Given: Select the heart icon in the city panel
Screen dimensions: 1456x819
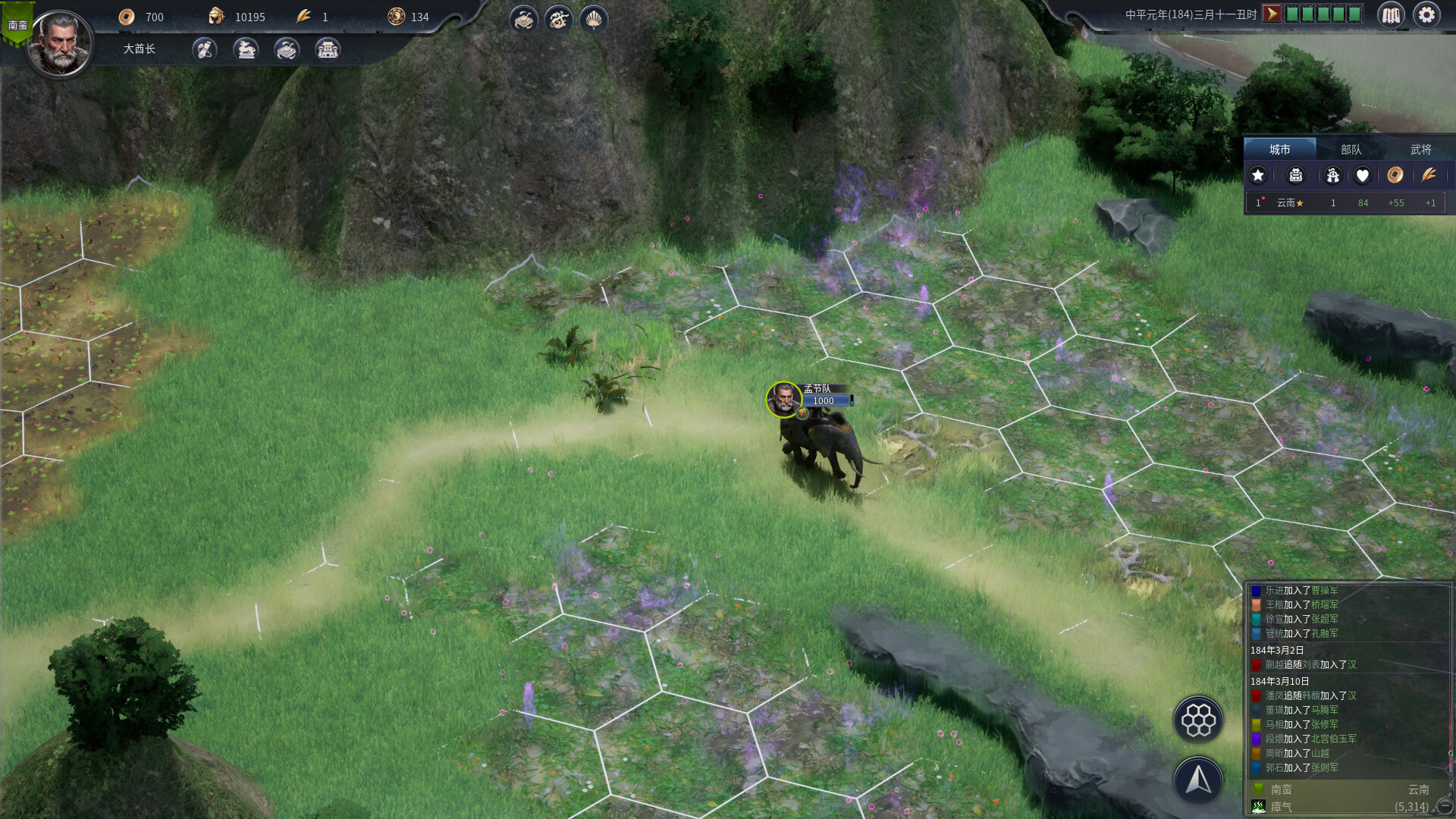Looking at the screenshot, I should (x=1363, y=175).
